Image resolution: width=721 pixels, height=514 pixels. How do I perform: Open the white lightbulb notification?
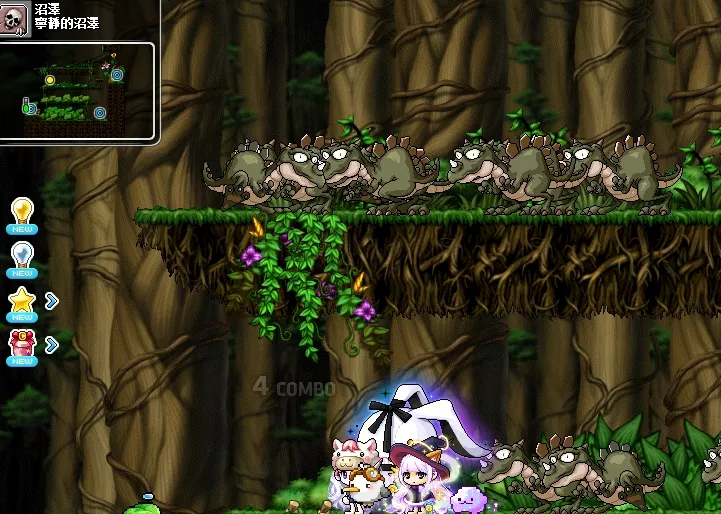click(x=22, y=256)
